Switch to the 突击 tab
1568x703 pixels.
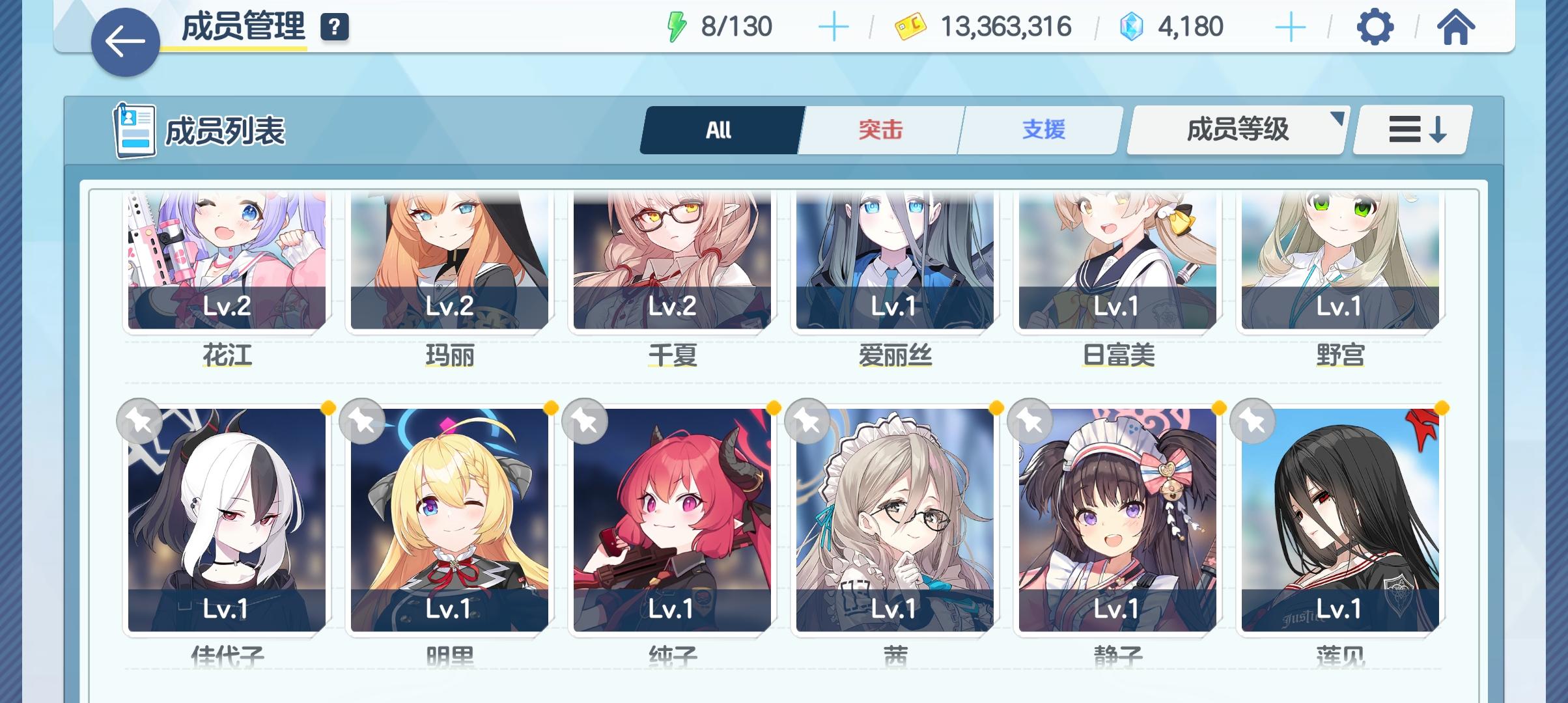point(880,130)
